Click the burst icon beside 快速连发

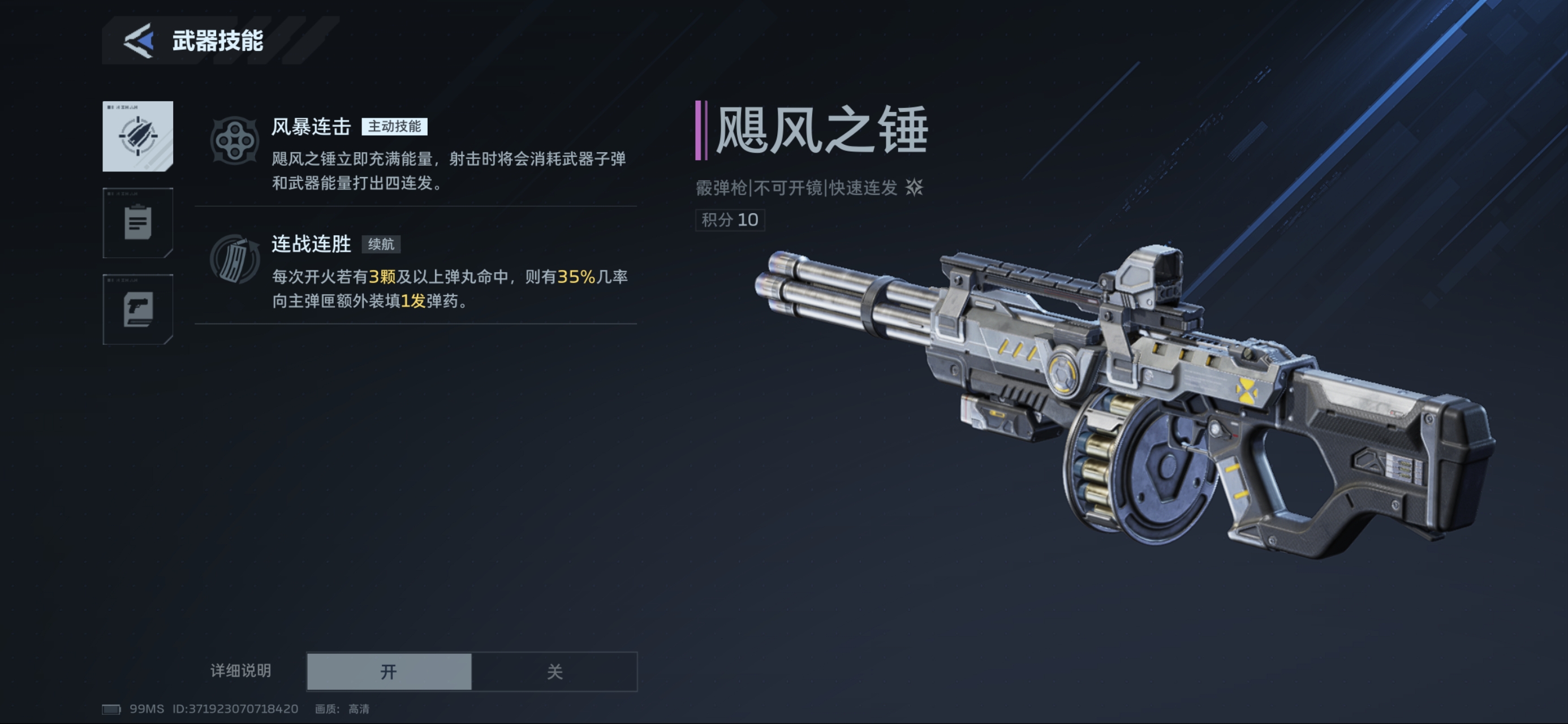tap(914, 187)
